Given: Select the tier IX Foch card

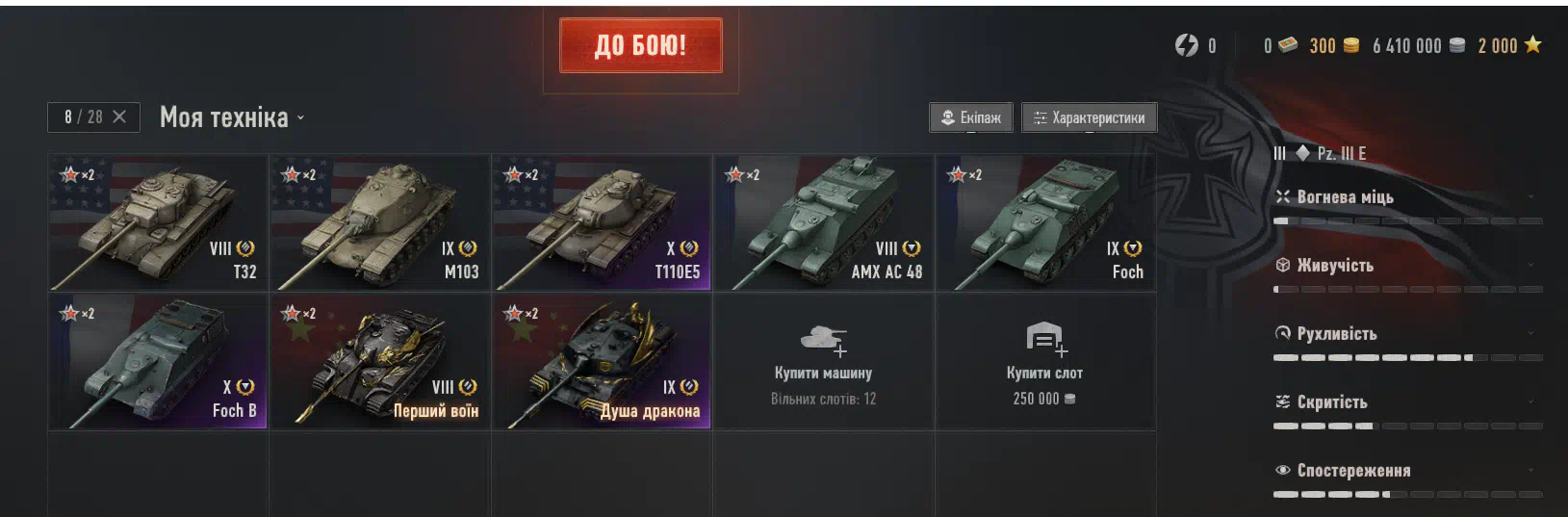Looking at the screenshot, I should 1045,222.
